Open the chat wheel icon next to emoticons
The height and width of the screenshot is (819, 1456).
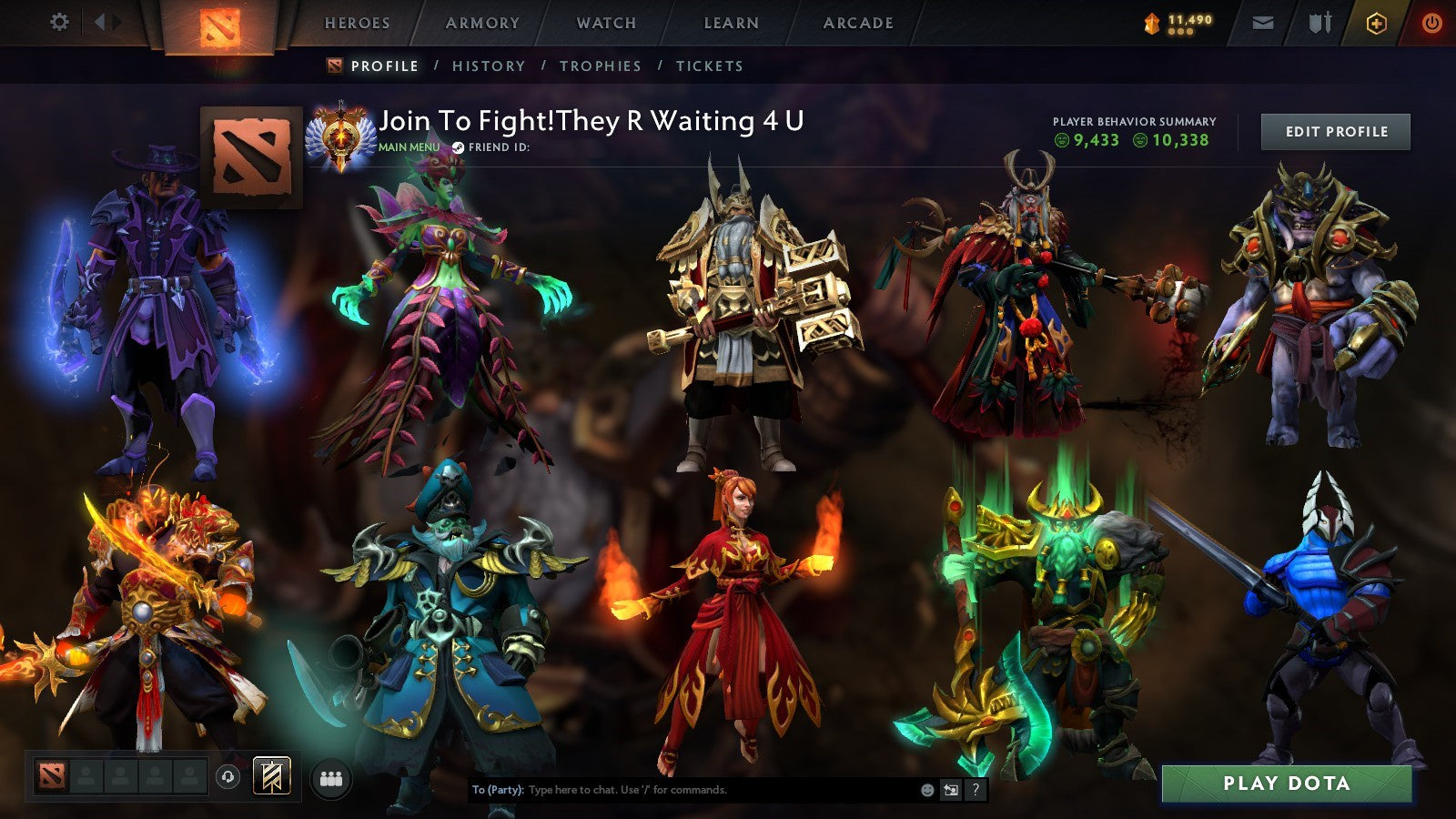coord(949,790)
